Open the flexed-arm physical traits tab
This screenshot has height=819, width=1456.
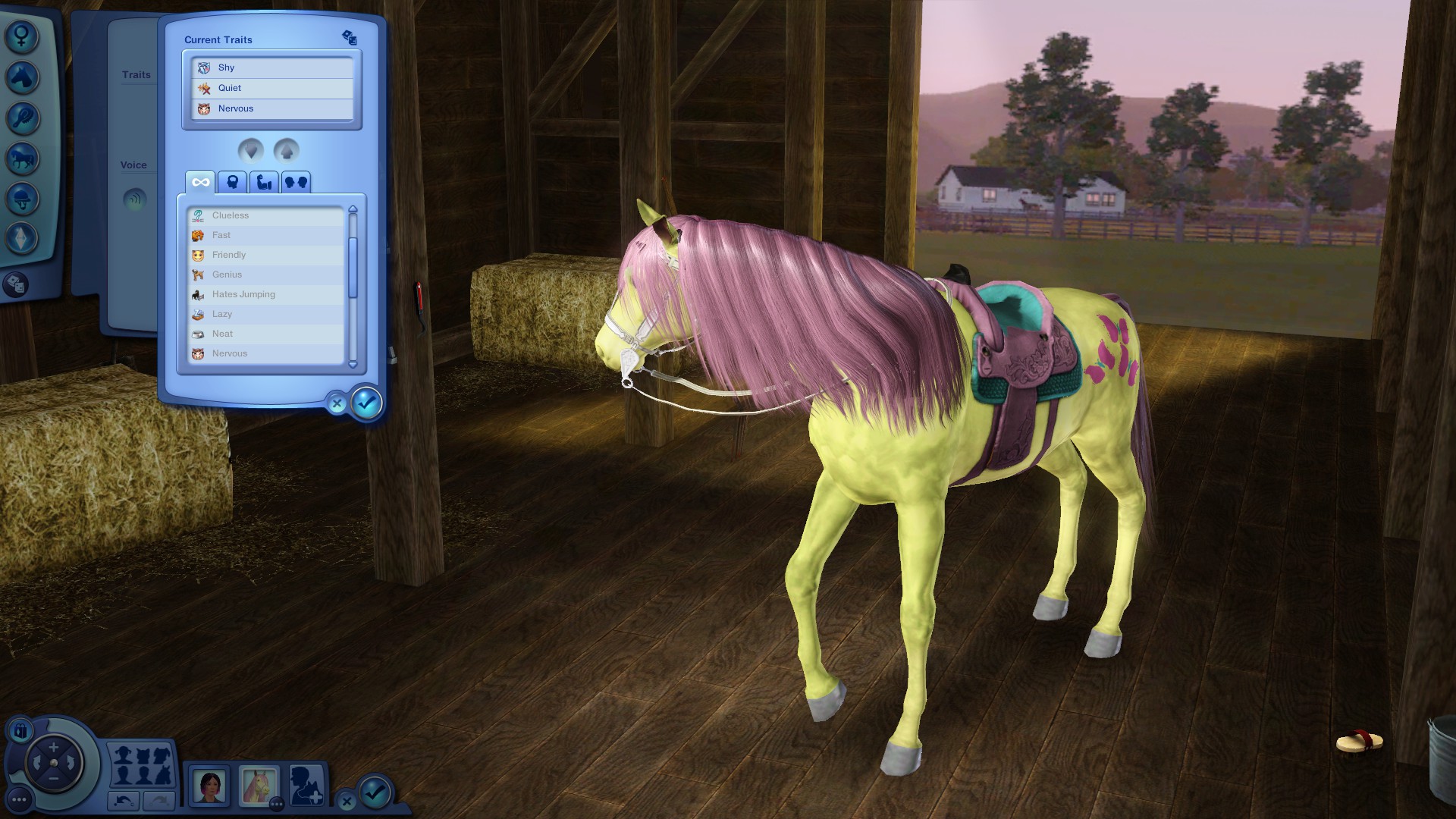coord(265,182)
